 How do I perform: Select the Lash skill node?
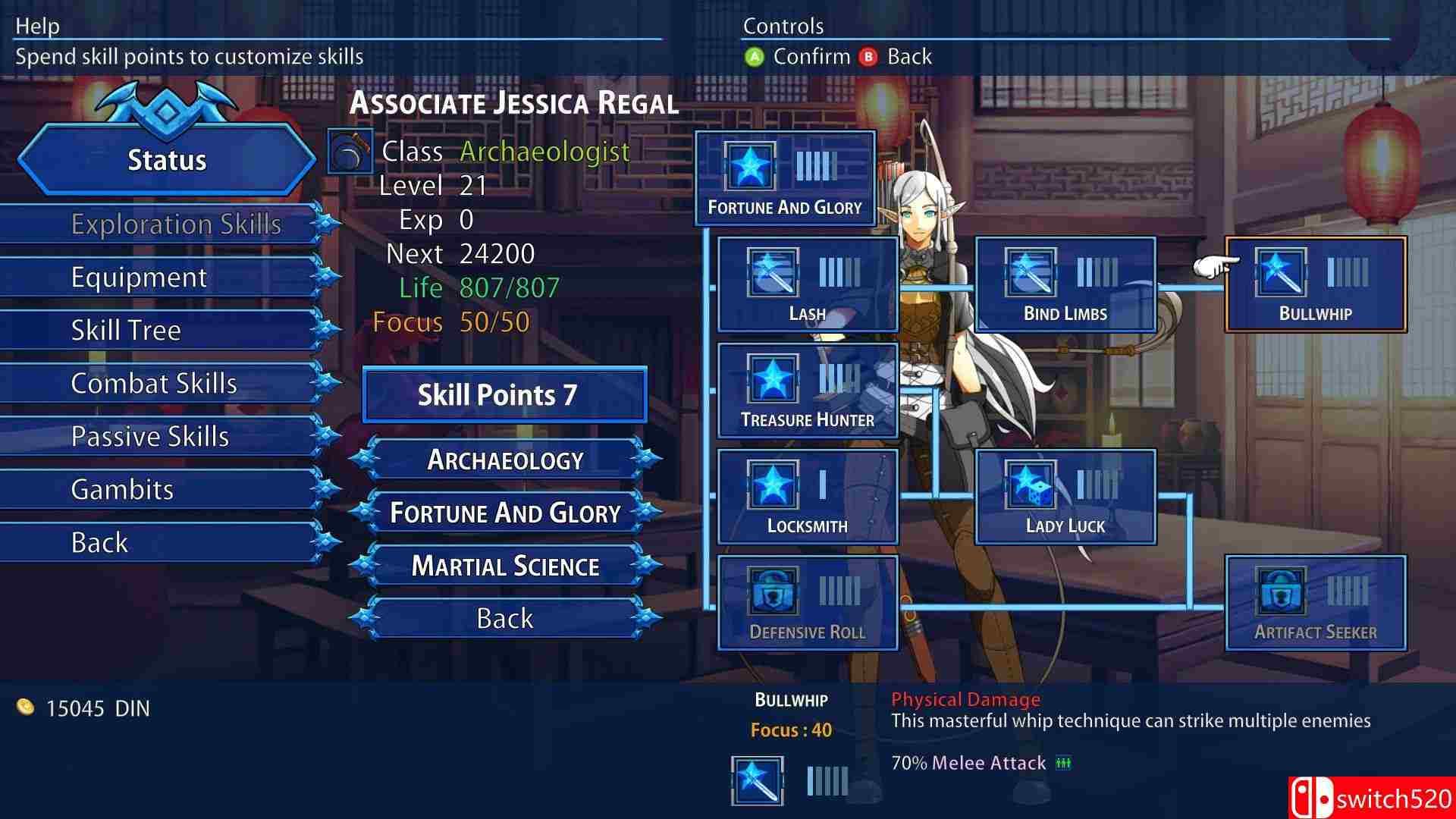pyautogui.click(x=808, y=284)
